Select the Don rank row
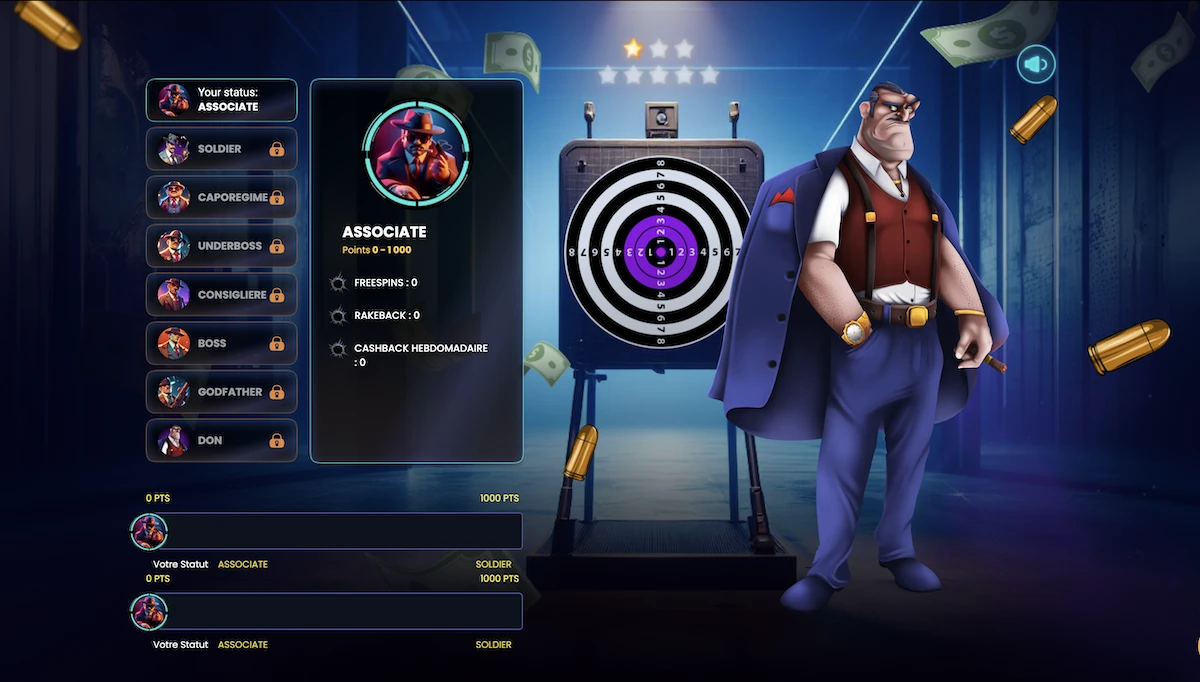1200x682 pixels. (222, 441)
